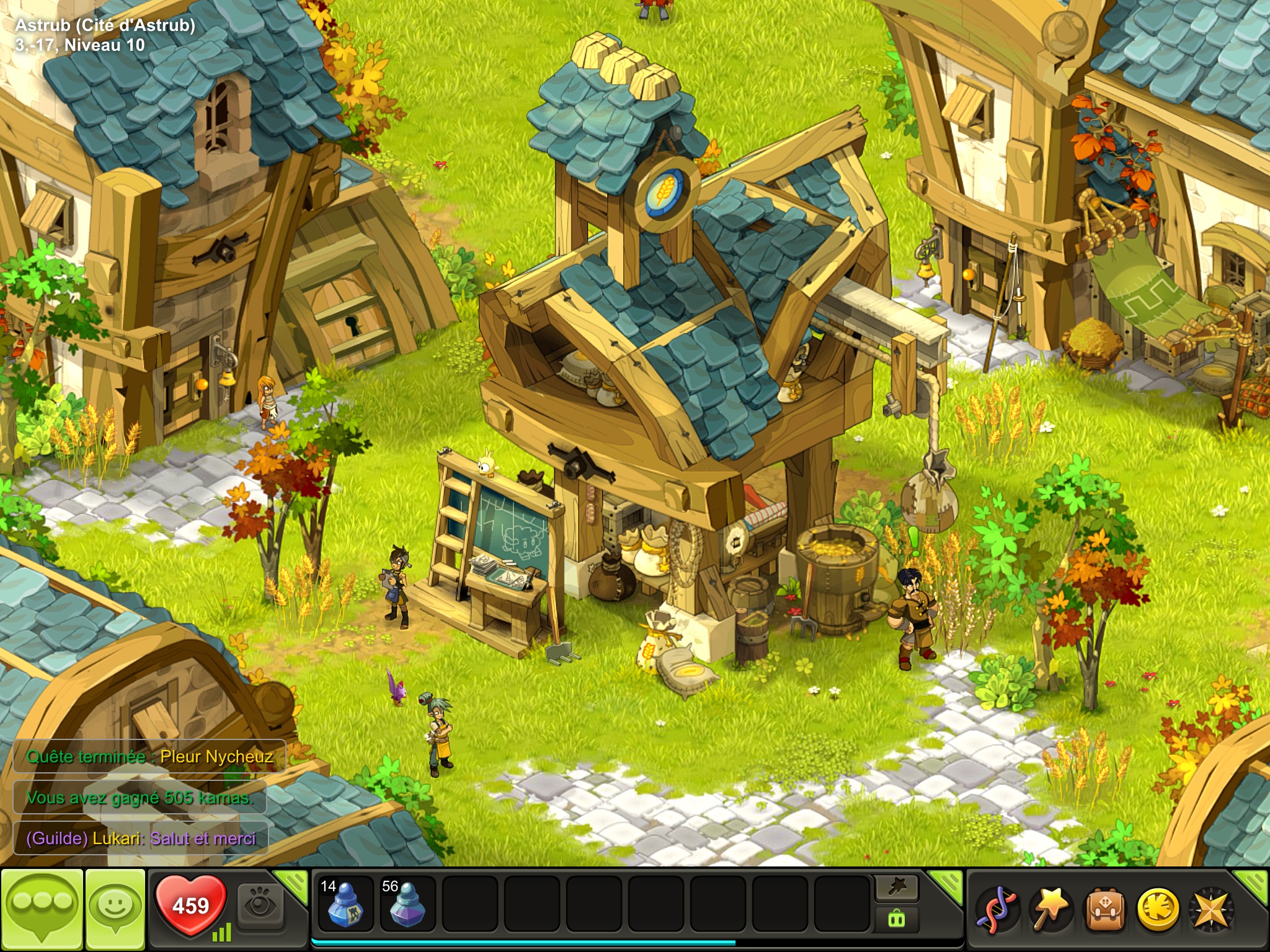Switch shortcut bar to the green bag items tab
The height and width of the screenshot is (952, 1270).
coord(897,919)
